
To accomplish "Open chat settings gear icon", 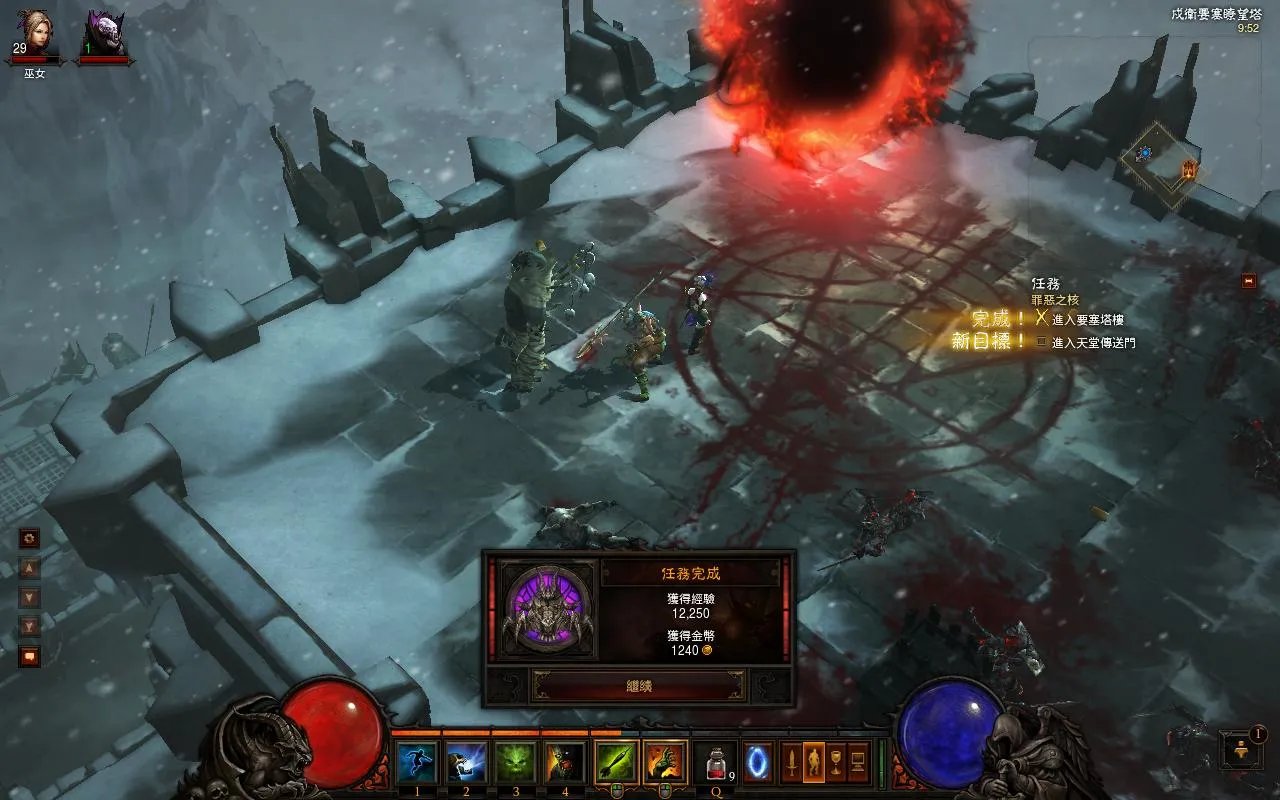I will coord(30,538).
